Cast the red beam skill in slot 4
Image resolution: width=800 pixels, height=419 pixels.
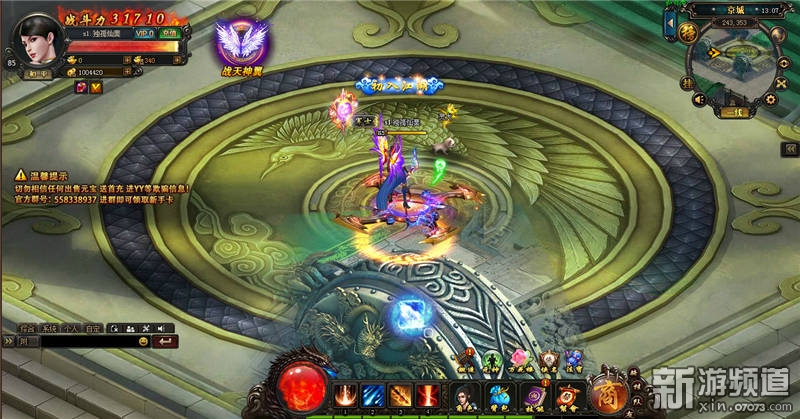point(428,395)
